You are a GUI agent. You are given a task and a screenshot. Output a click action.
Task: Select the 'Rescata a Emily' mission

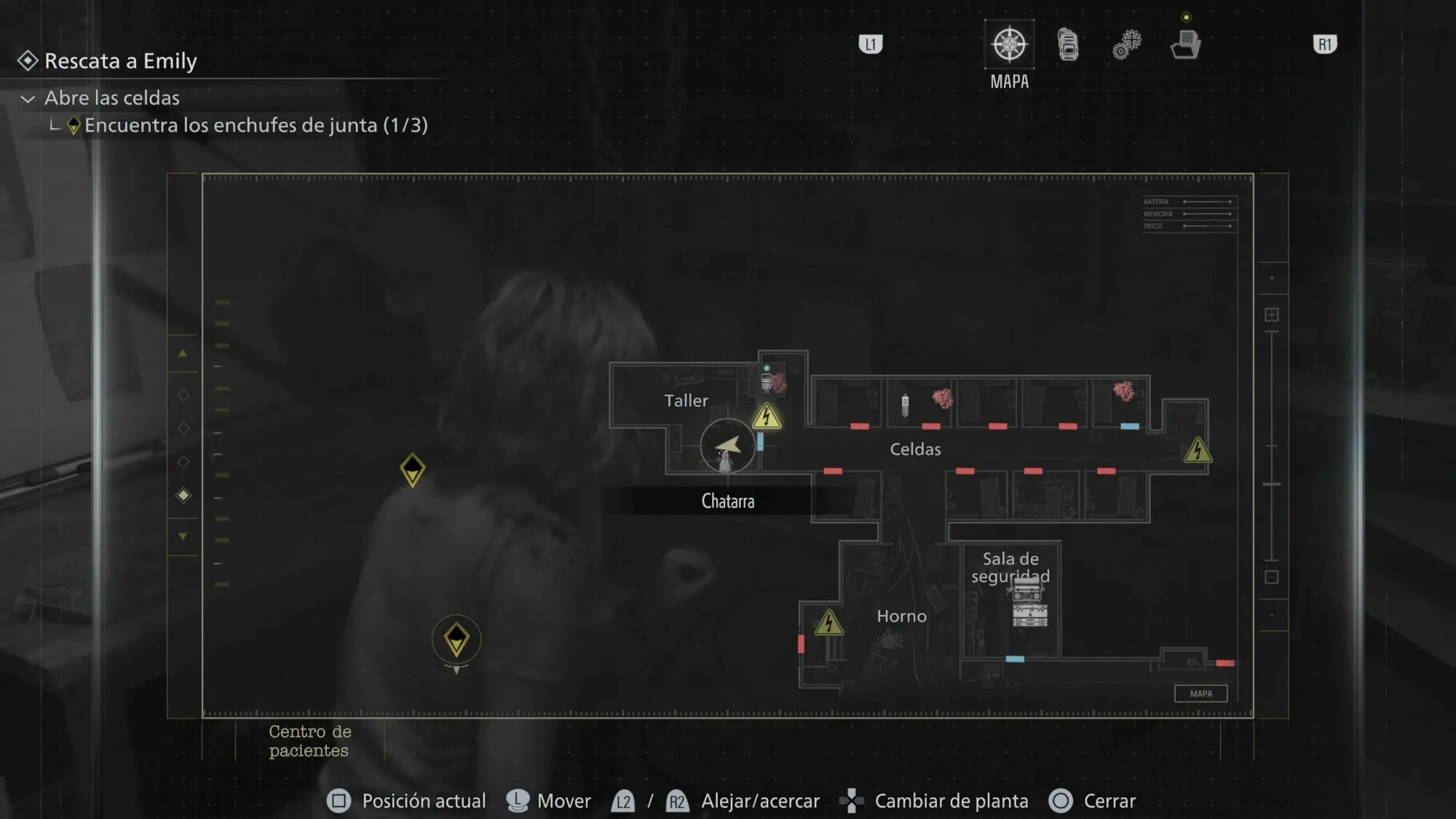(x=121, y=61)
